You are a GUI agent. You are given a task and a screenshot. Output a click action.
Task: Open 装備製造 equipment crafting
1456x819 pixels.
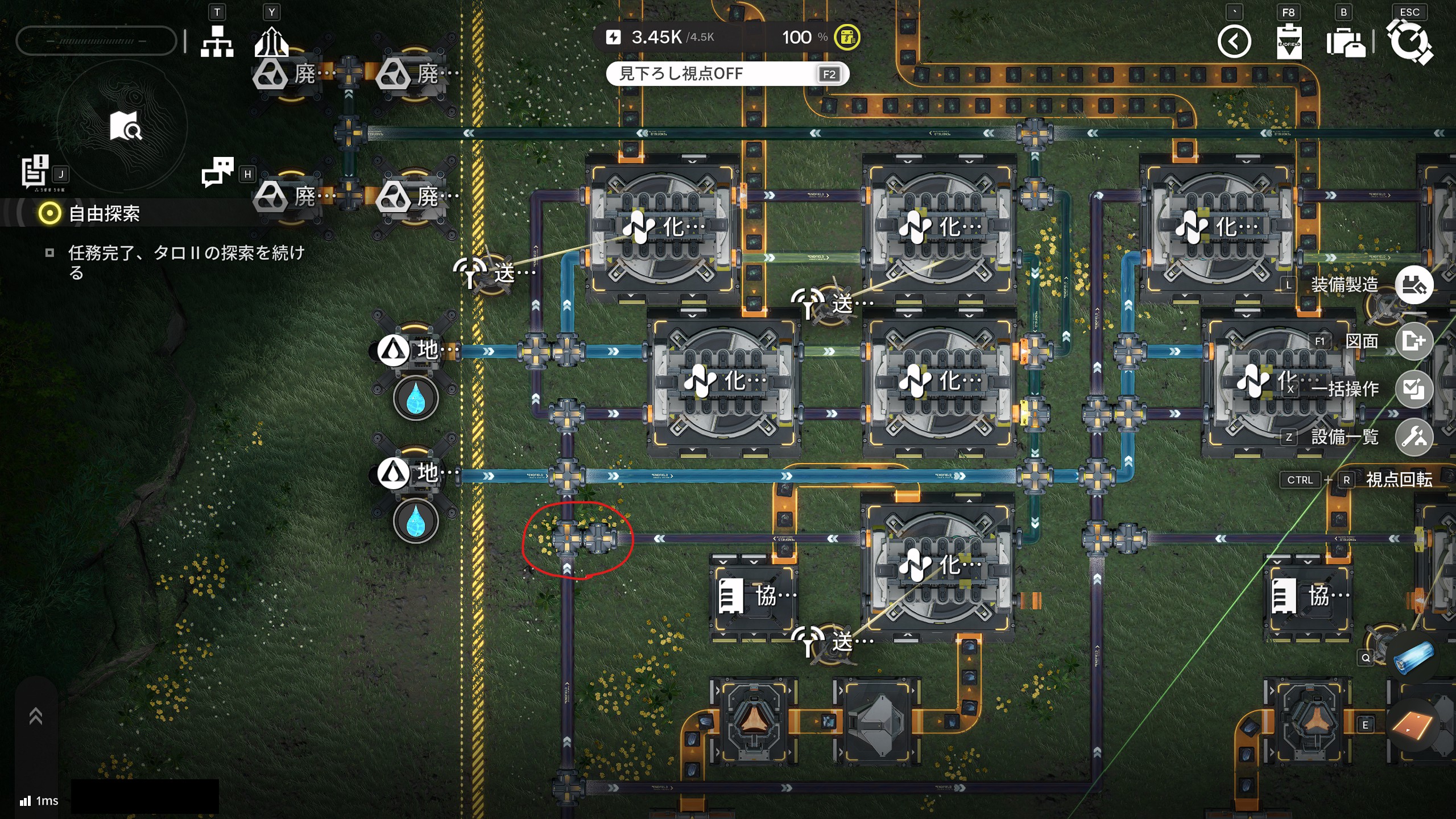point(1414,285)
